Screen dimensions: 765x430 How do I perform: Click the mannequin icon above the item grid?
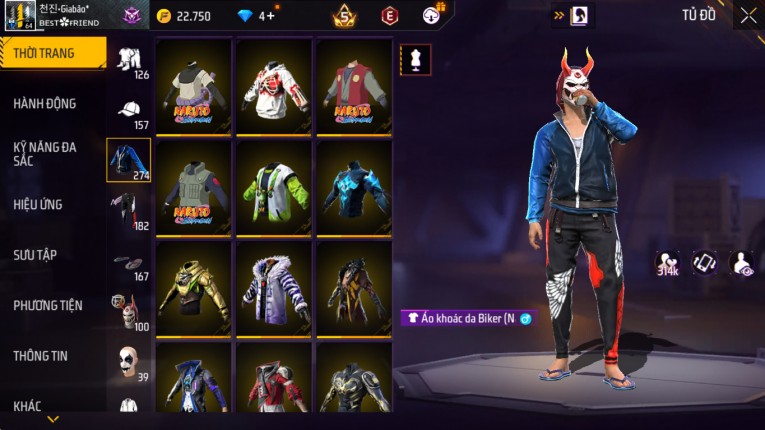[415, 59]
